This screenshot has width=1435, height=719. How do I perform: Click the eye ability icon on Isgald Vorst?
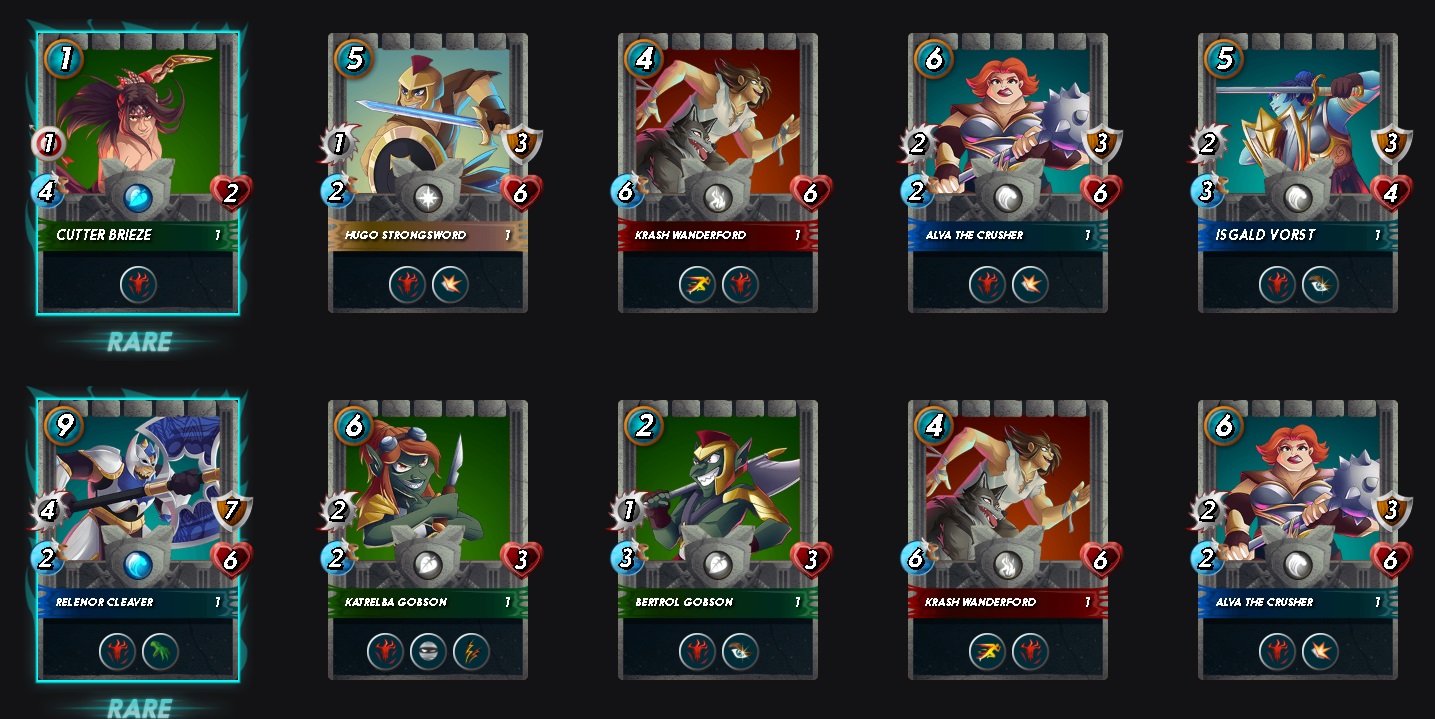coord(1320,285)
